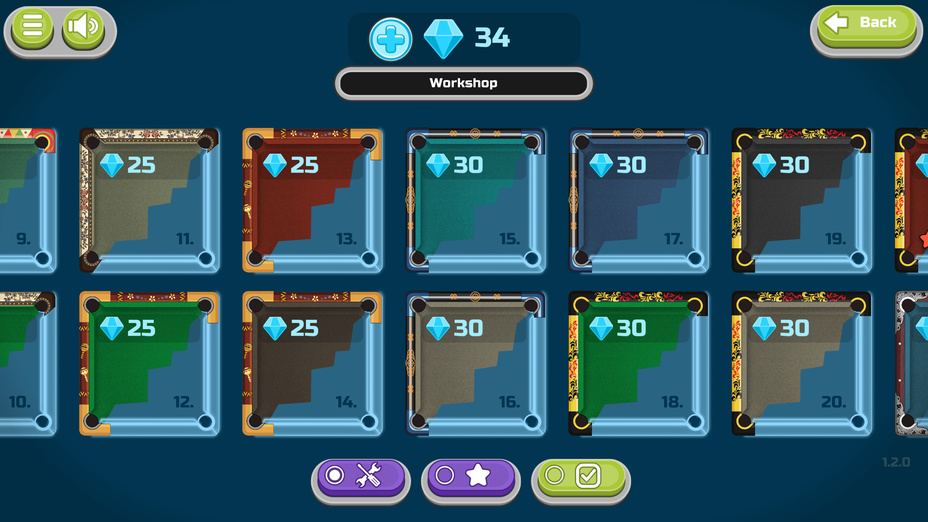The image size is (928, 522).
Task: Choose the gray table number 16
Action: pyautogui.click(x=475, y=364)
